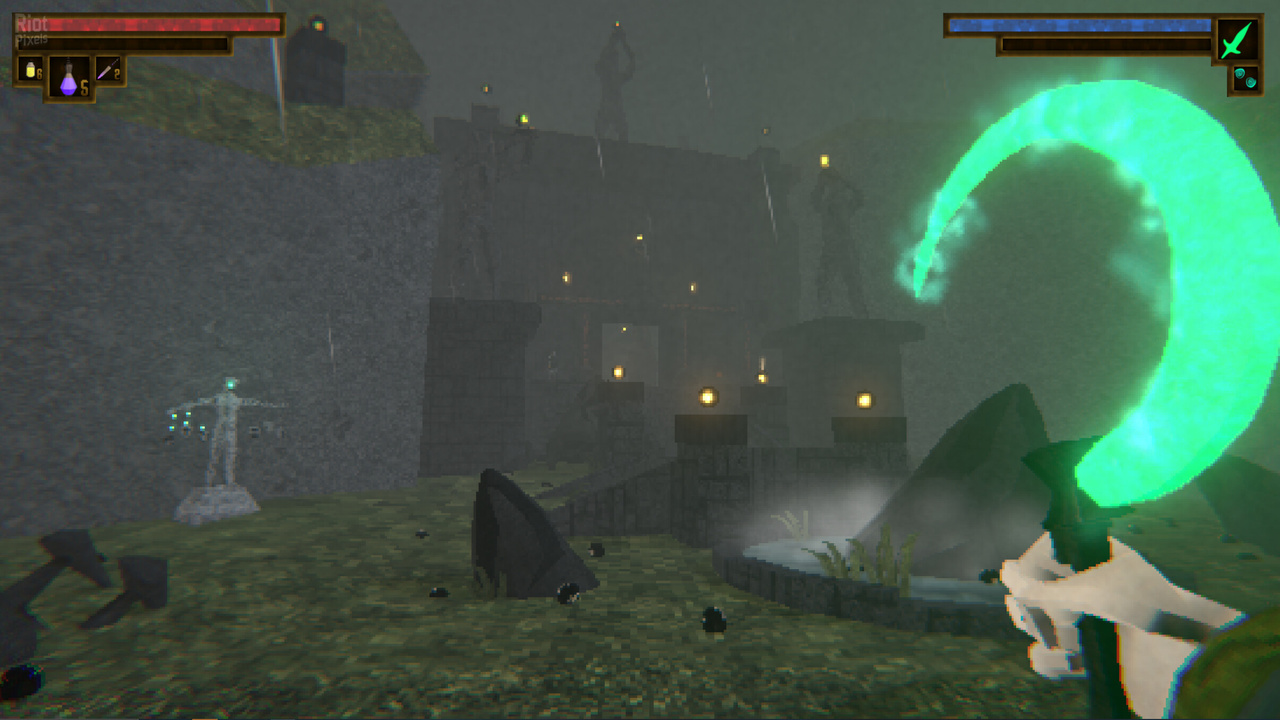1280x720 pixels.
Task: Select the small yellow potion slot
Action: [x=29, y=70]
